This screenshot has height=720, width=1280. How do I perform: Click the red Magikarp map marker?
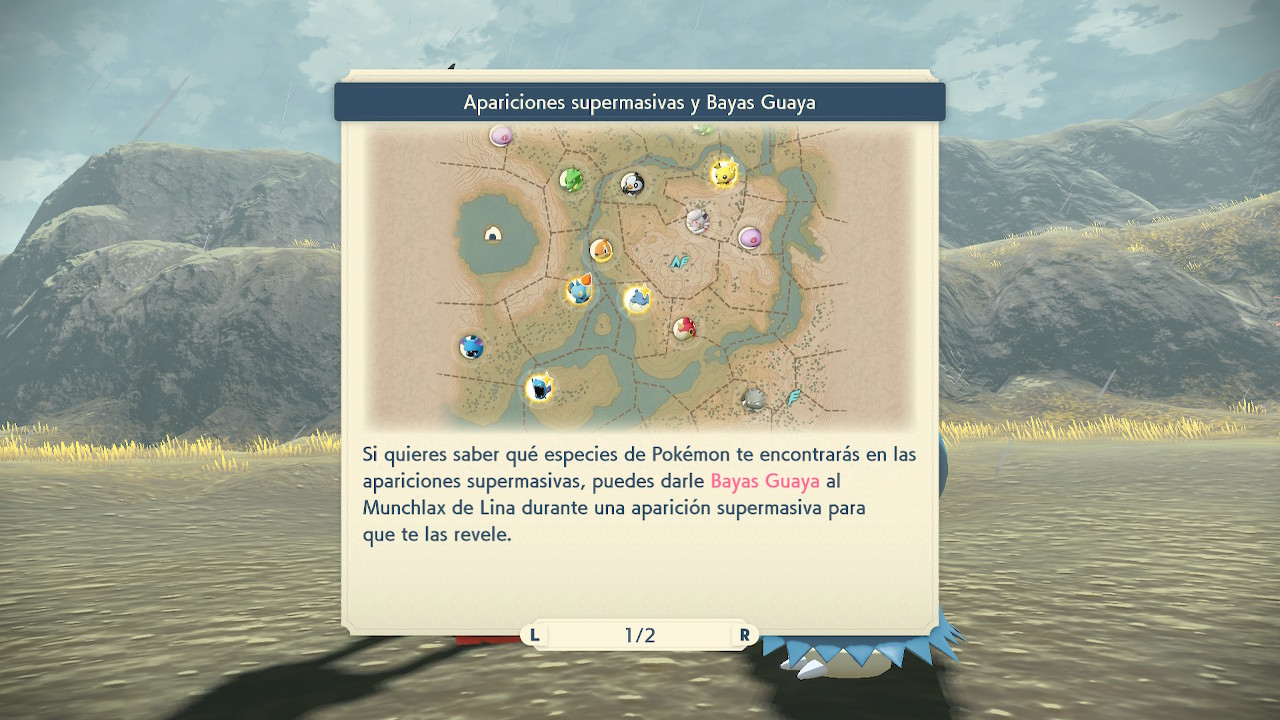pyautogui.click(x=684, y=328)
